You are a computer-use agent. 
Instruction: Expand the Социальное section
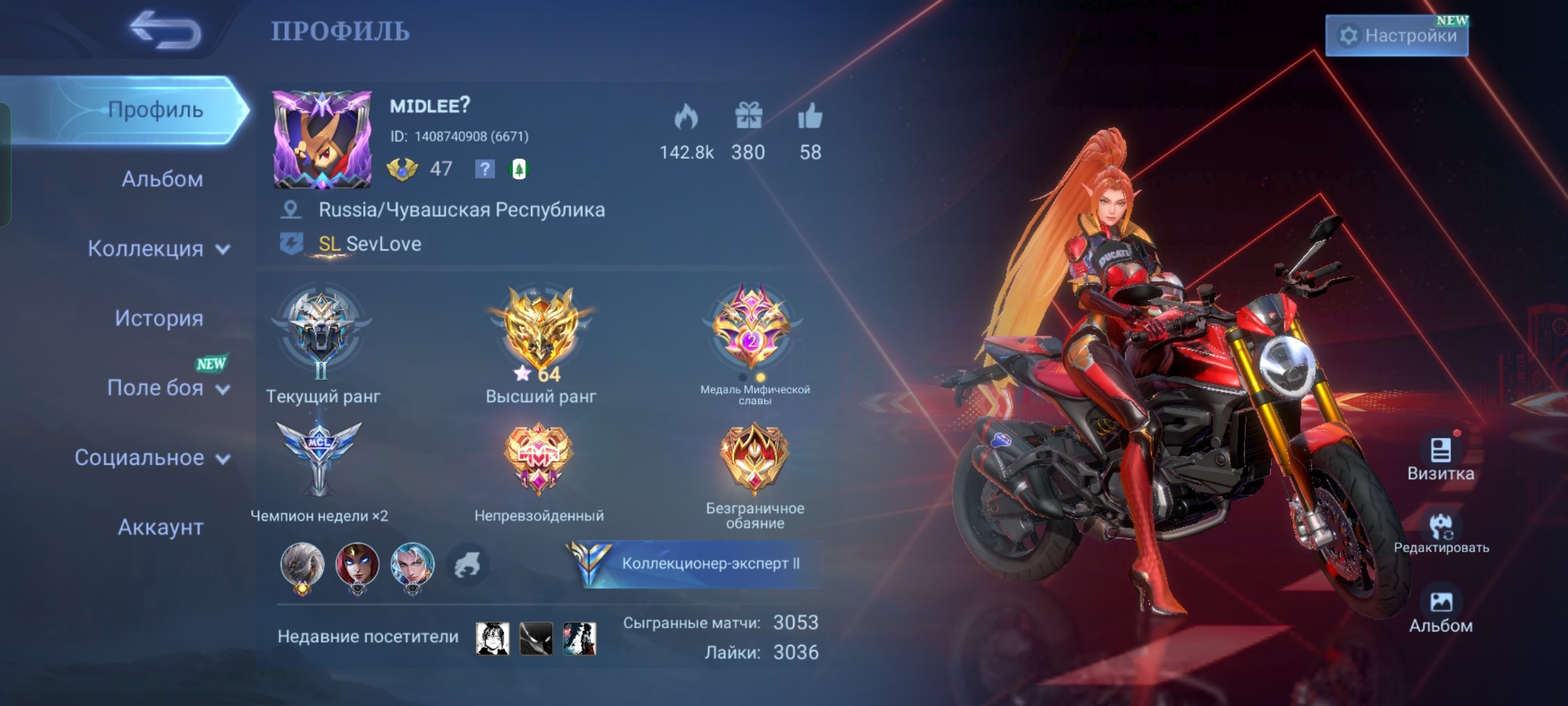pyautogui.click(x=143, y=458)
